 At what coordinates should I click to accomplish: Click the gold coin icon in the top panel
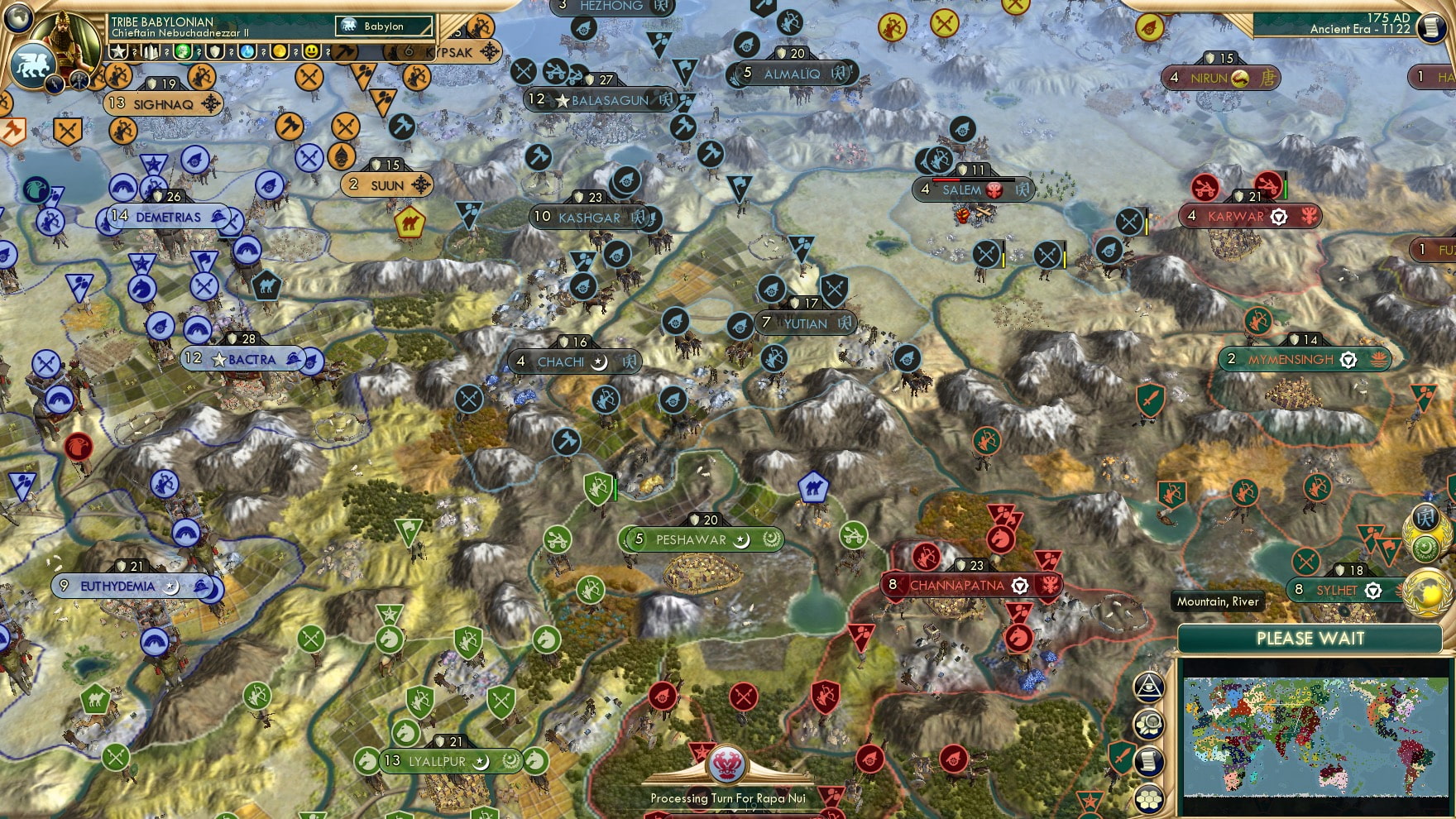(280, 52)
